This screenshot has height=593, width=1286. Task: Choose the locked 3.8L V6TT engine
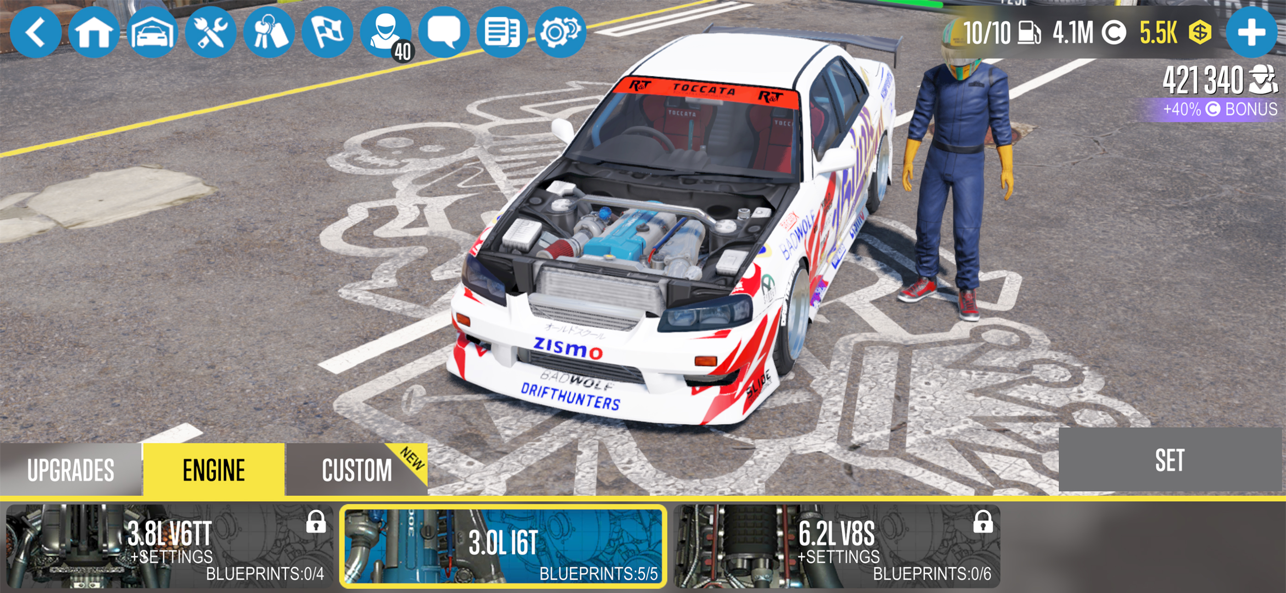click(170, 546)
